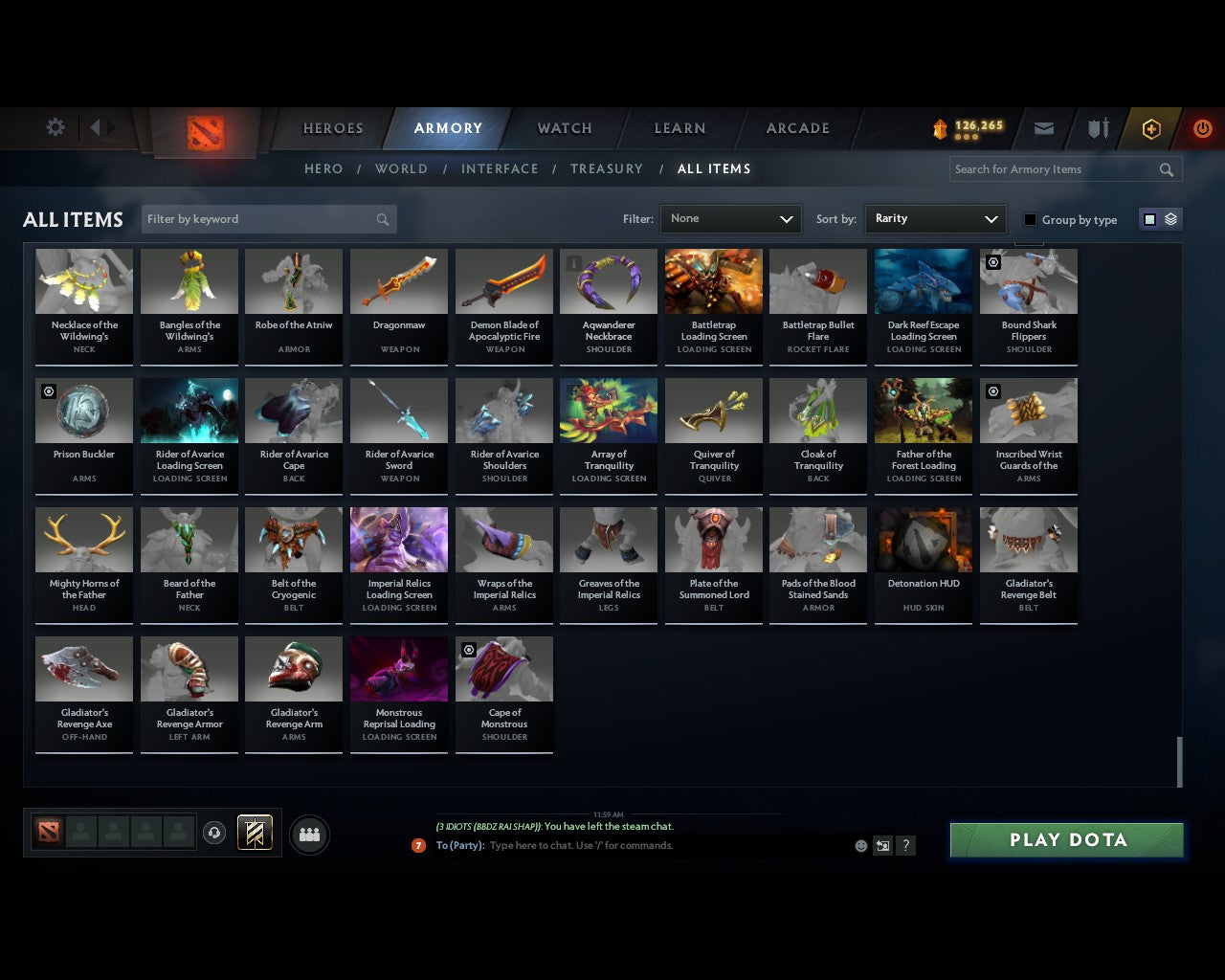Open the mail inbox envelope icon

1043,127
